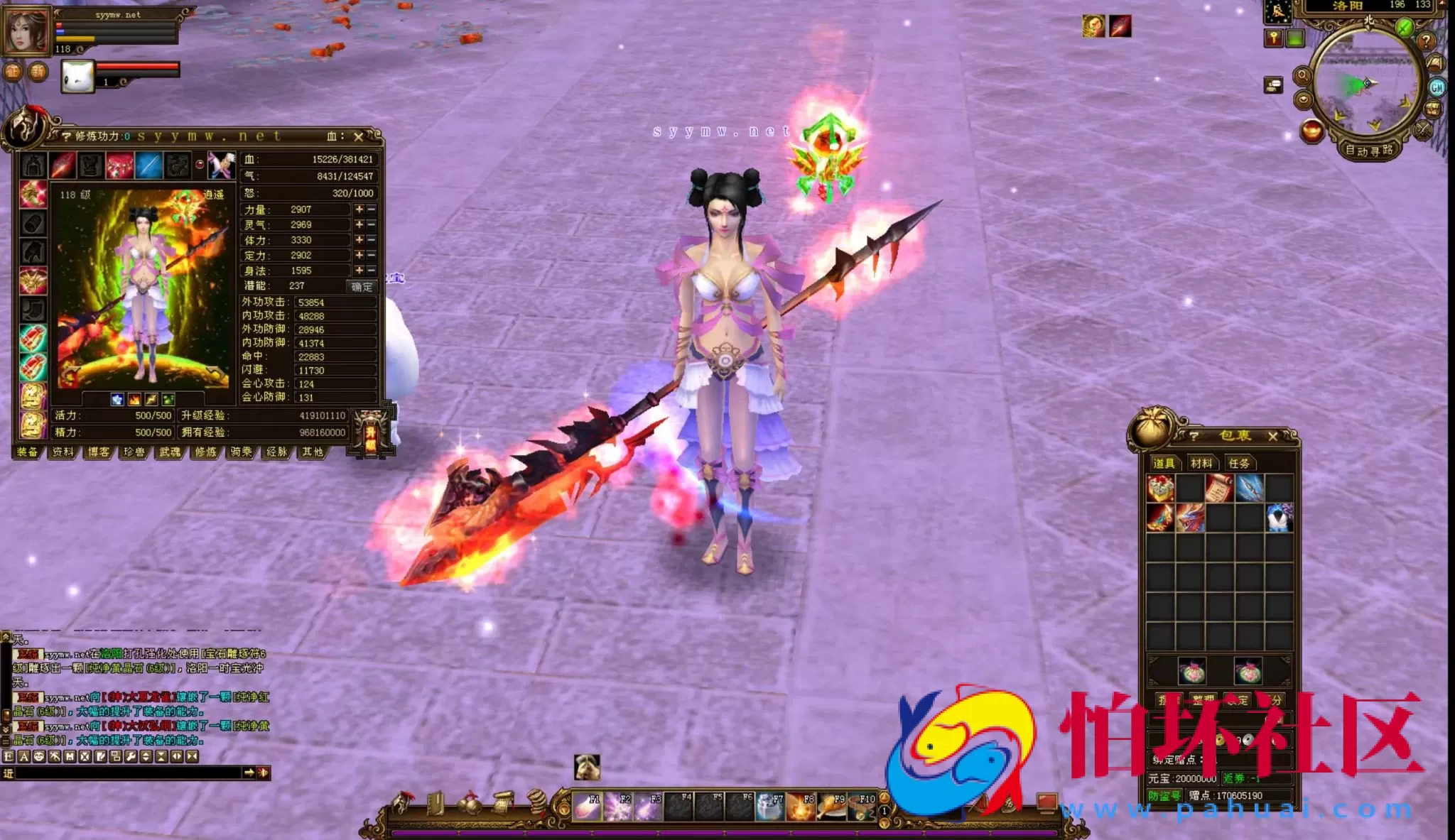Select the GM helper icon beside minimap
Image resolution: width=1455 pixels, height=840 pixels.
coord(1437,87)
